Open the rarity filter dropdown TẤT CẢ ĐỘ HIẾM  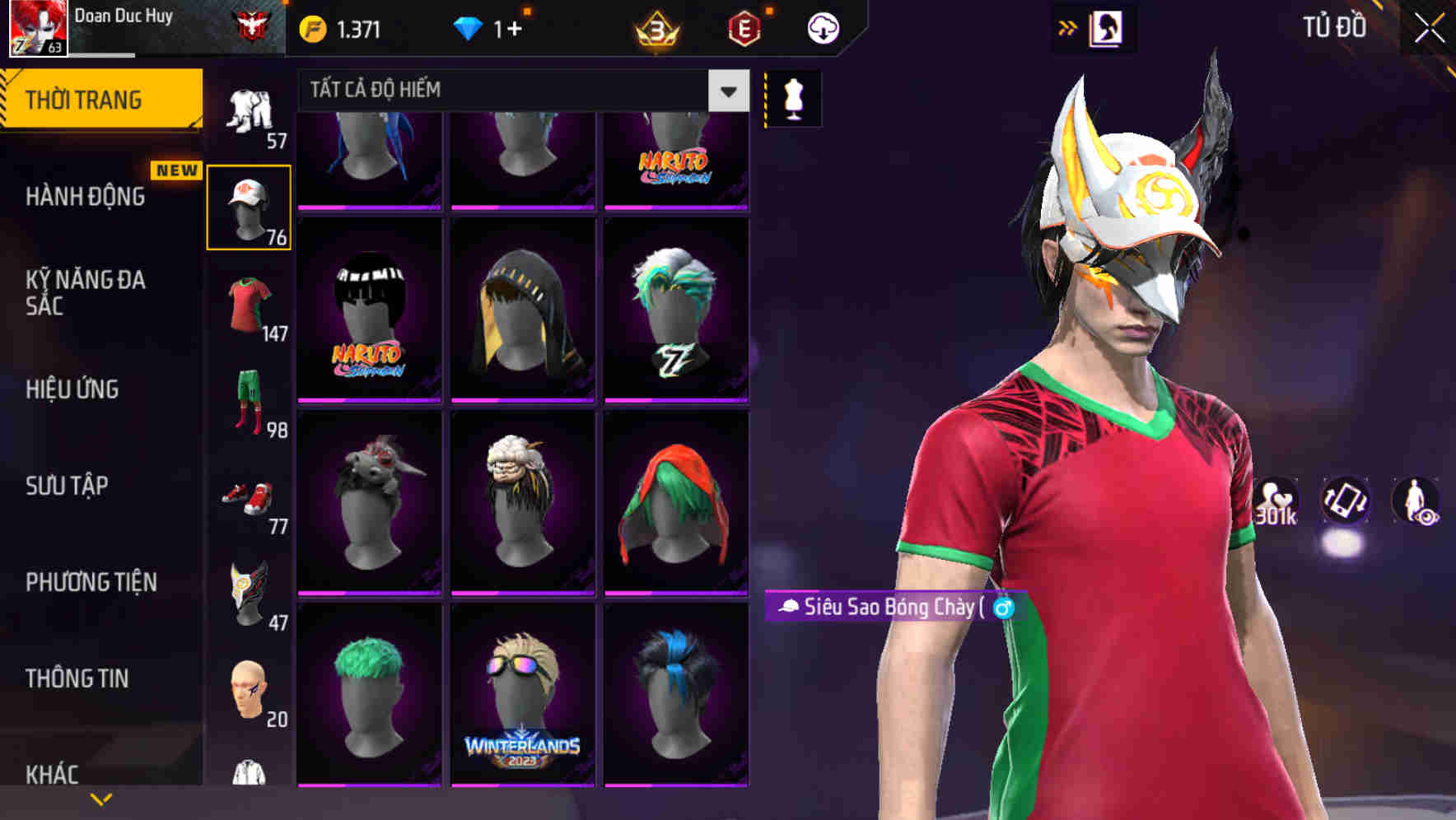519,91
